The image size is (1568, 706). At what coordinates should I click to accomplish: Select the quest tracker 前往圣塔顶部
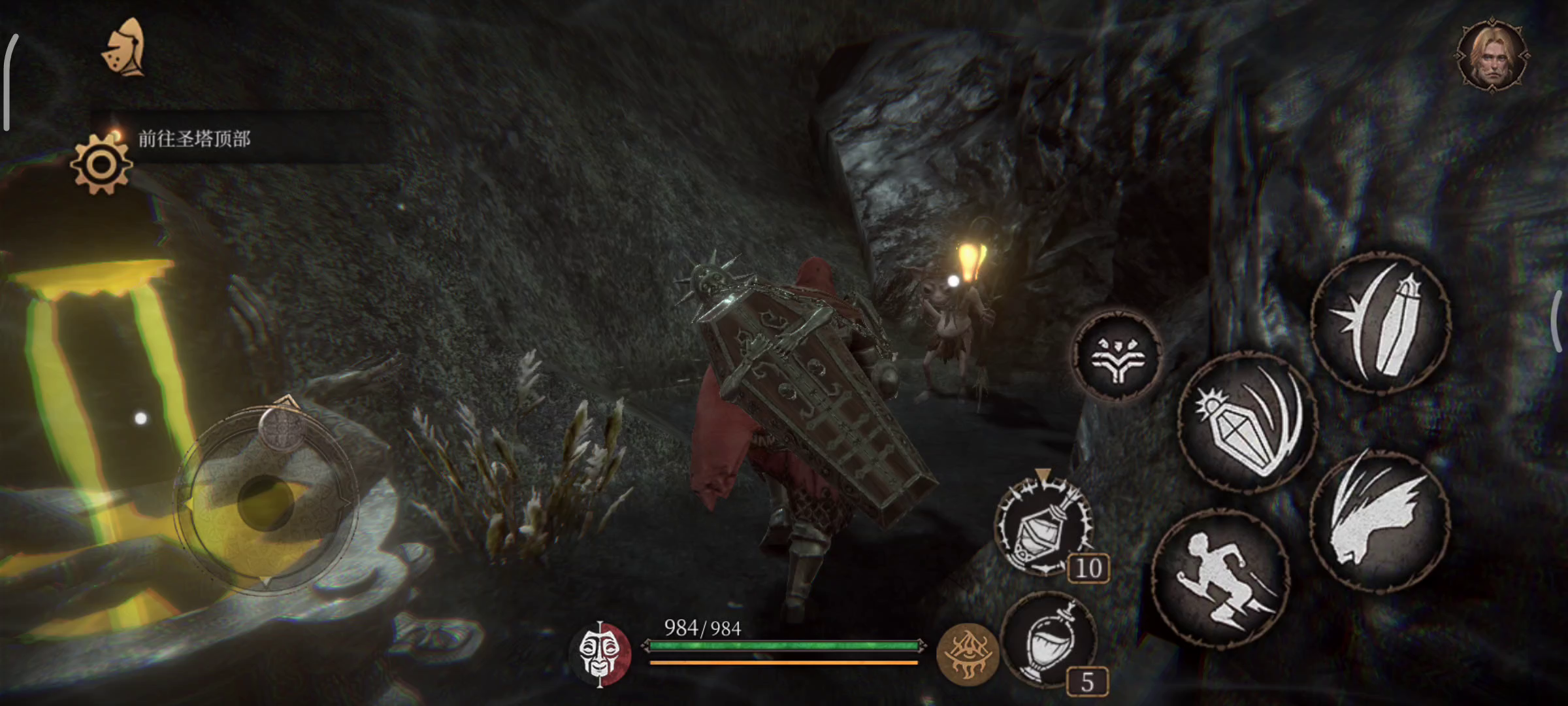(x=194, y=139)
